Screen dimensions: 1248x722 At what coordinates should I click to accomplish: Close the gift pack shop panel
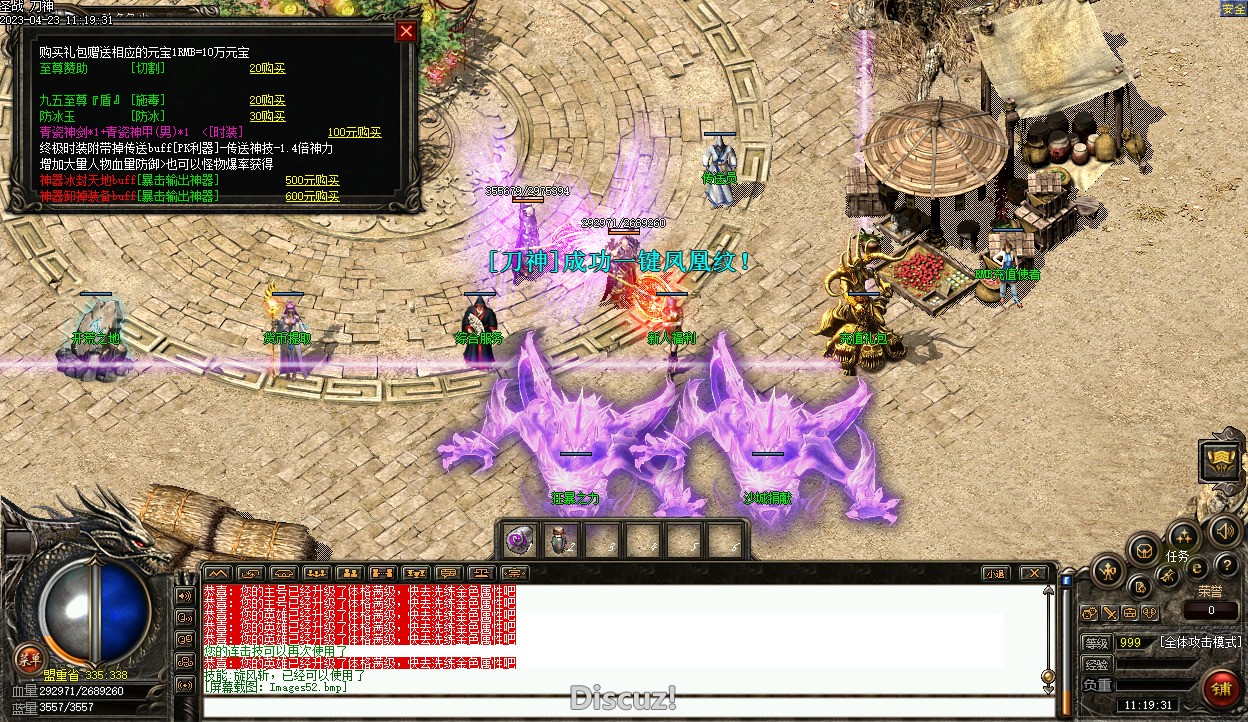click(x=406, y=31)
